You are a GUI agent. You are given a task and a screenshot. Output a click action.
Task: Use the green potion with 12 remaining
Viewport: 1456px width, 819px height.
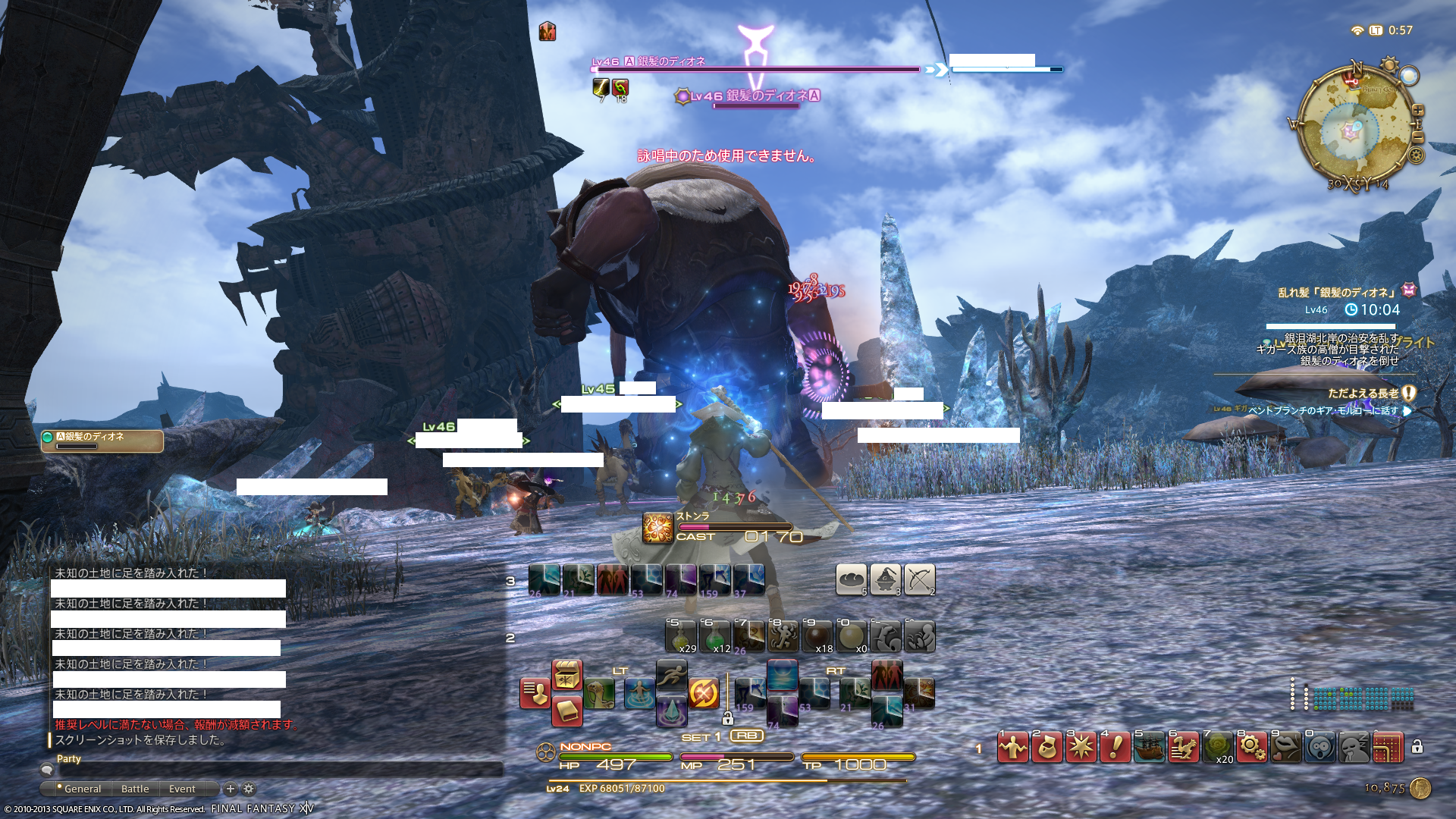coord(714,637)
